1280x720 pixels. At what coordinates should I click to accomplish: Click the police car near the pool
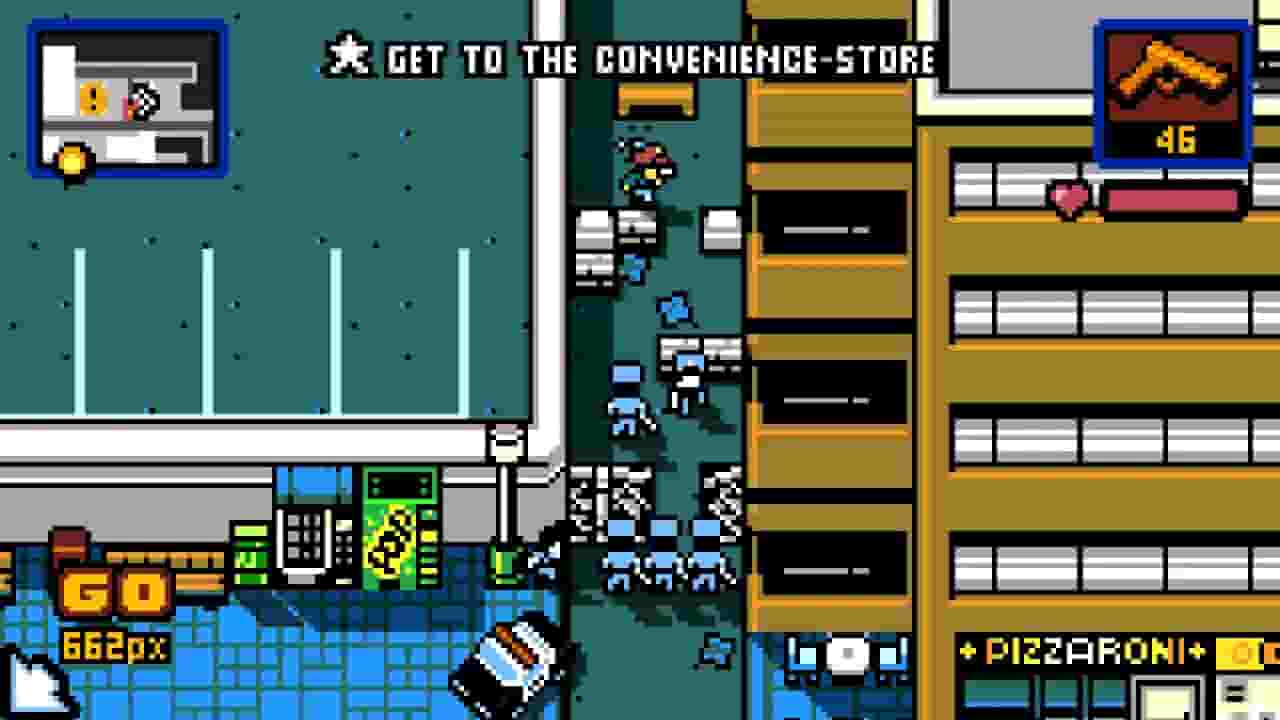[510, 665]
